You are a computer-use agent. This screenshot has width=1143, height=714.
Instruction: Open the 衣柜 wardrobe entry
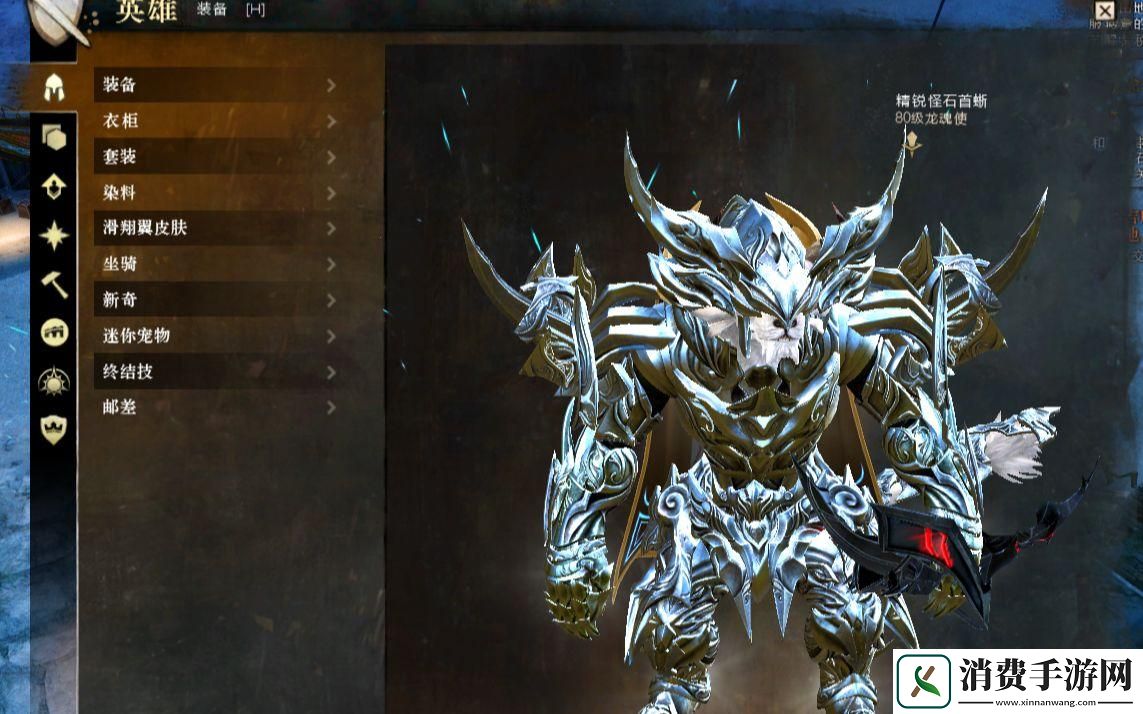(x=216, y=121)
